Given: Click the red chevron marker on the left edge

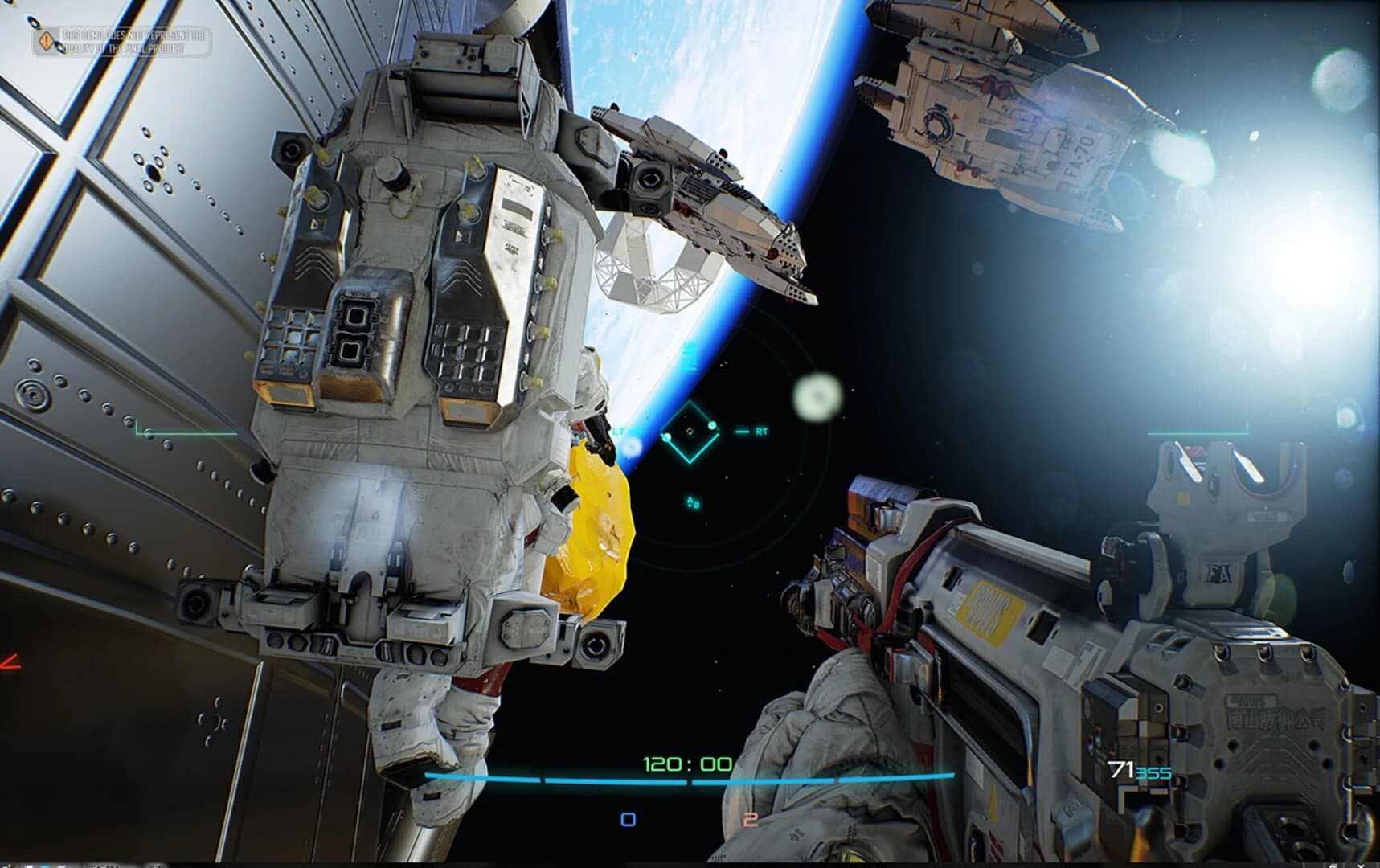Looking at the screenshot, I should pos(8,661).
